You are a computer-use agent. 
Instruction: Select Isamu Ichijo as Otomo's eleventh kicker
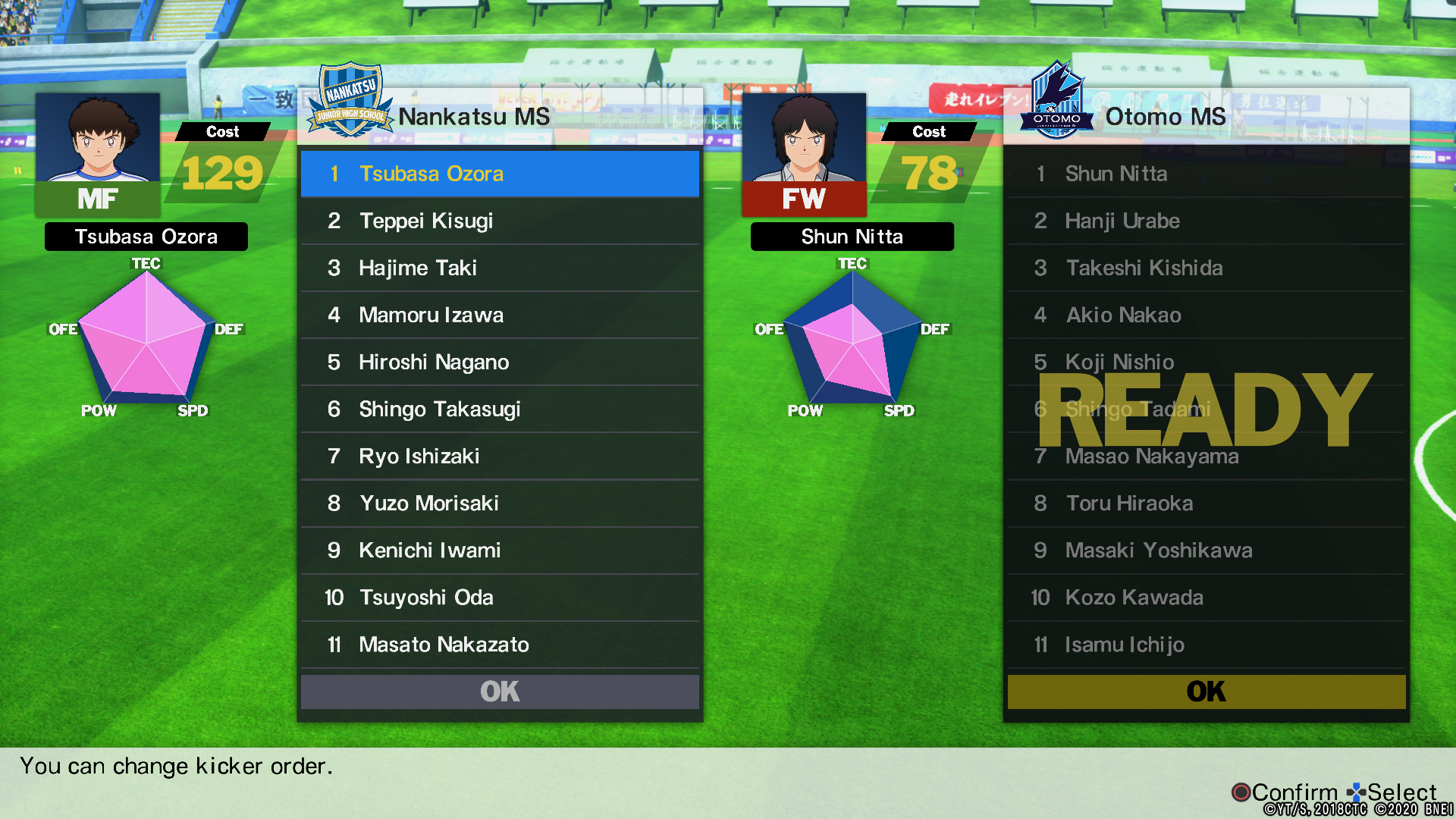pyautogui.click(x=1206, y=644)
